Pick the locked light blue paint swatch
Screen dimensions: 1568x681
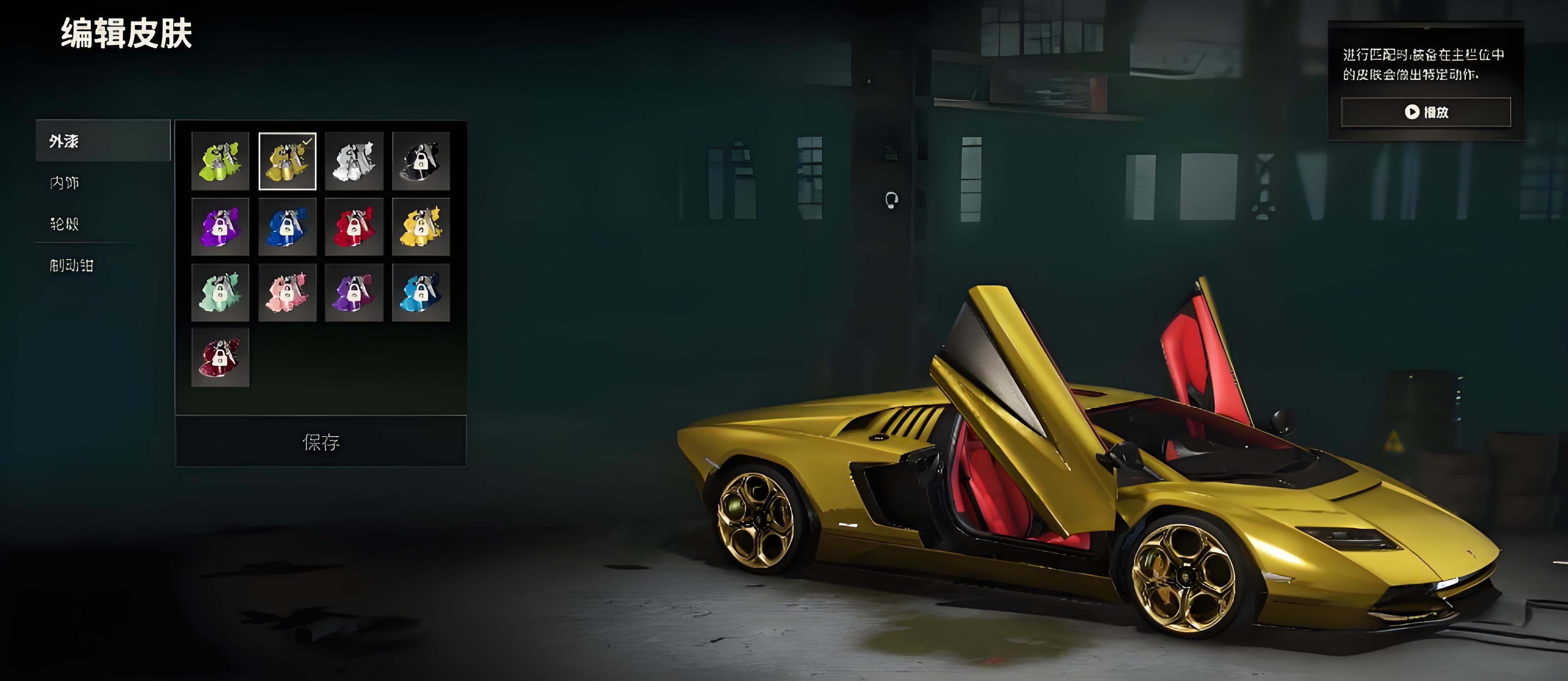click(x=421, y=292)
